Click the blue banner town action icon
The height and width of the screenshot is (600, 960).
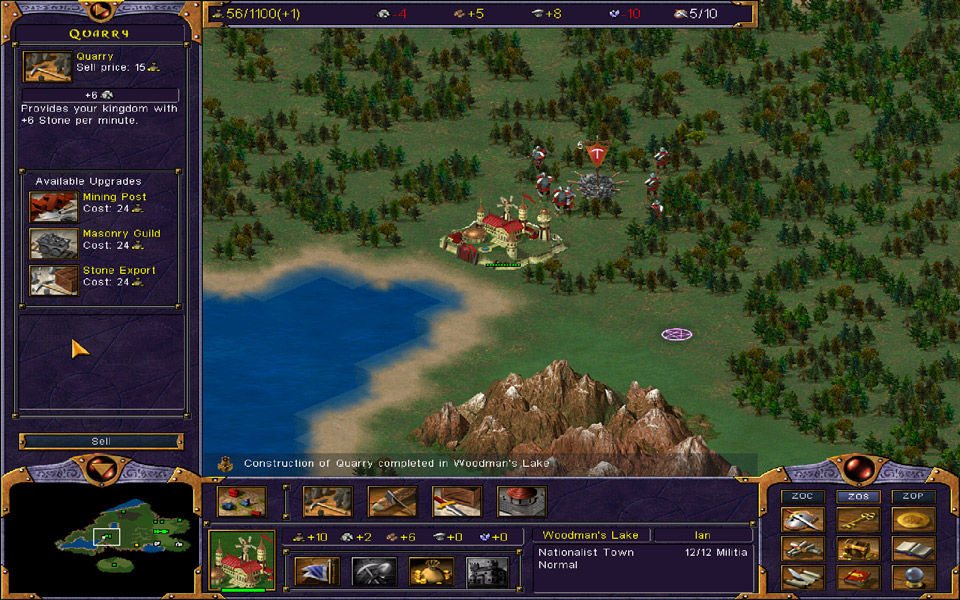317,572
